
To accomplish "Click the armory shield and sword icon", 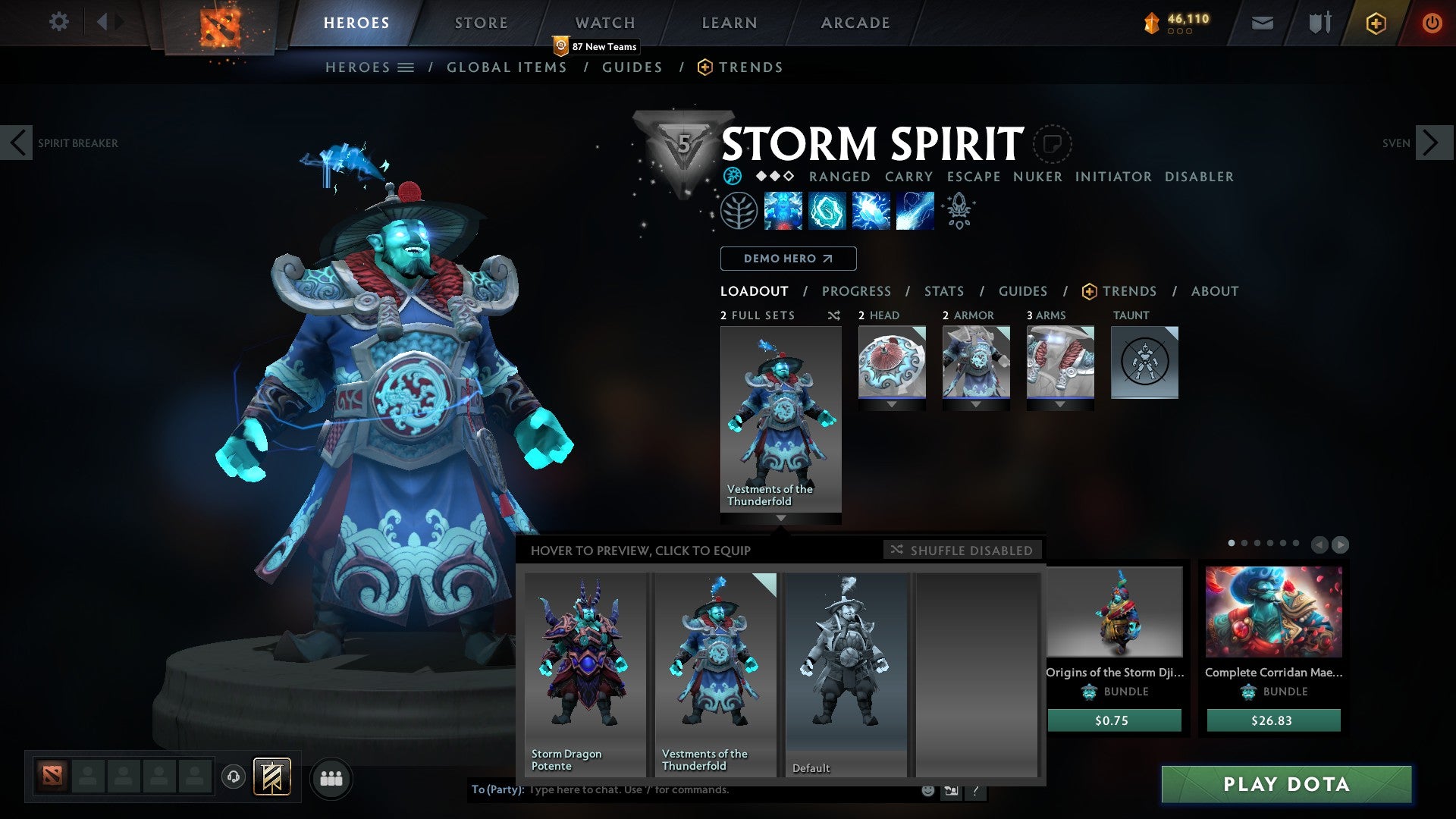I will [1319, 23].
